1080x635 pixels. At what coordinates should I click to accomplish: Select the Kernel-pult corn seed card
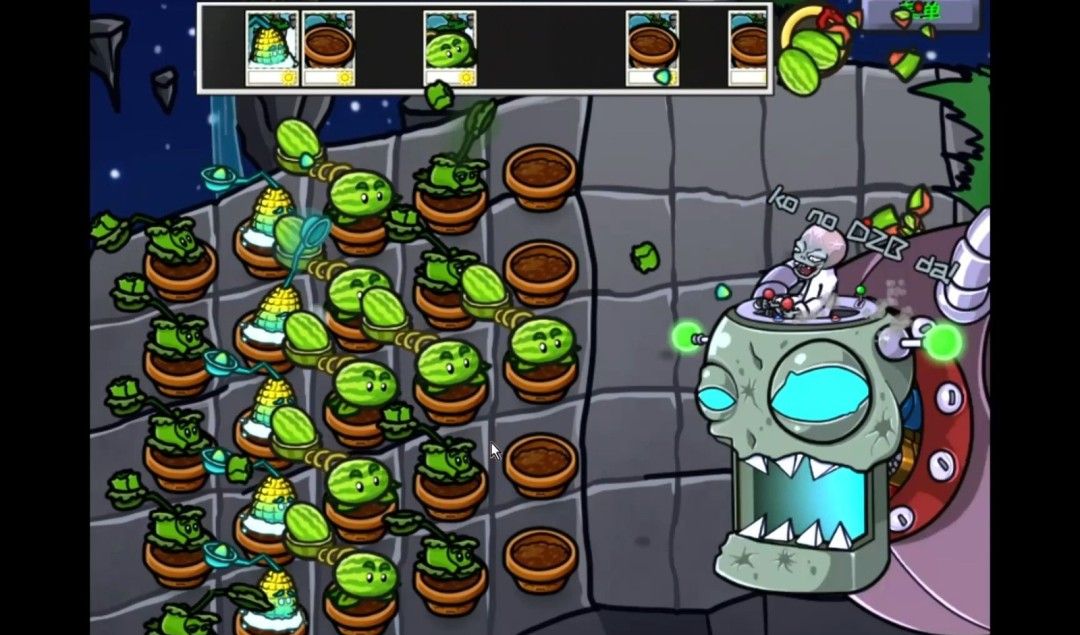[272, 48]
